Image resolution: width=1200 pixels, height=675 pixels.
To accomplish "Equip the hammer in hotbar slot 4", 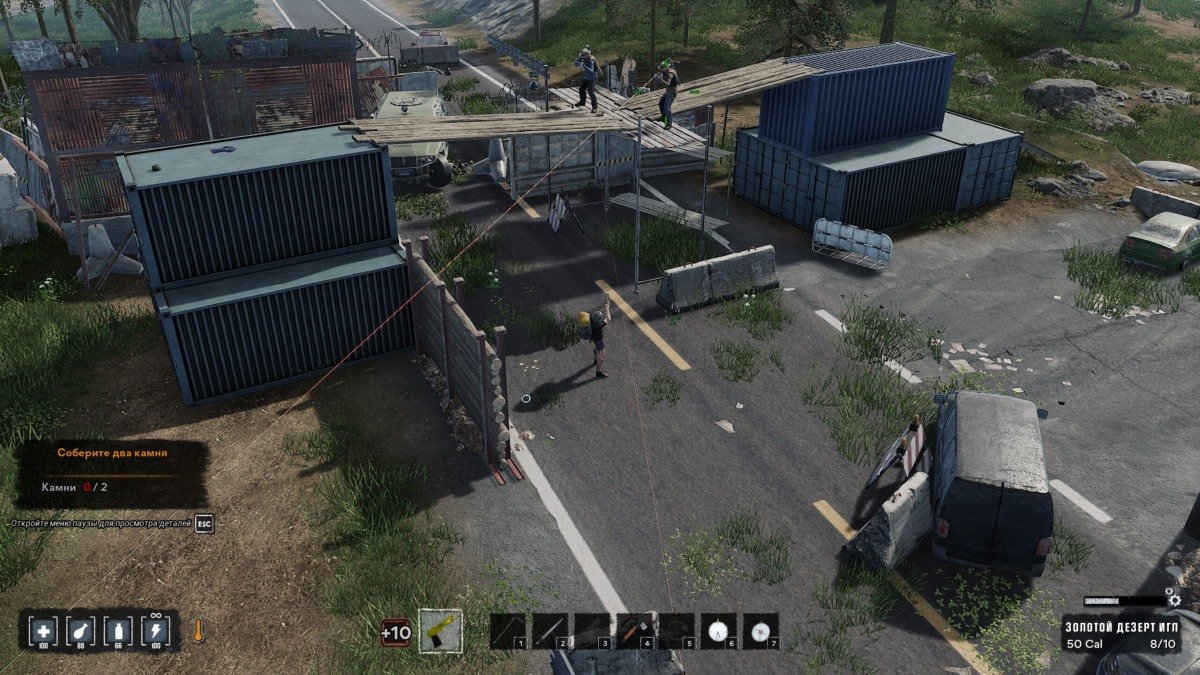I will click(x=634, y=631).
